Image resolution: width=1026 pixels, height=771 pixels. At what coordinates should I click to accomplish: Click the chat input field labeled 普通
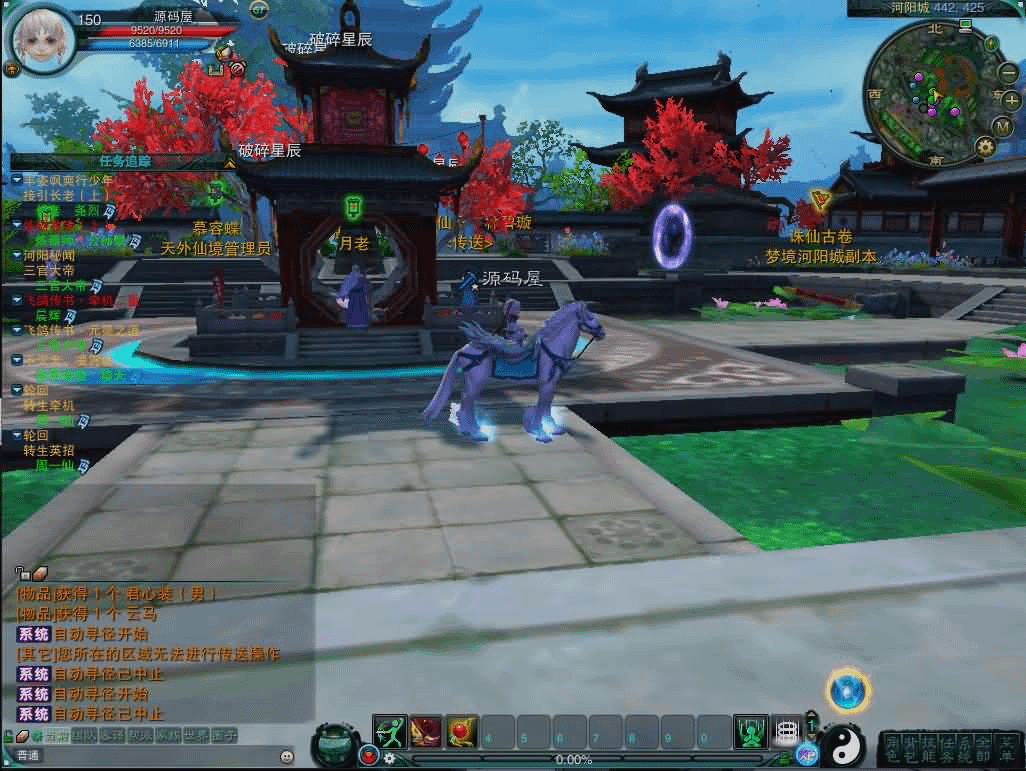click(x=150, y=756)
